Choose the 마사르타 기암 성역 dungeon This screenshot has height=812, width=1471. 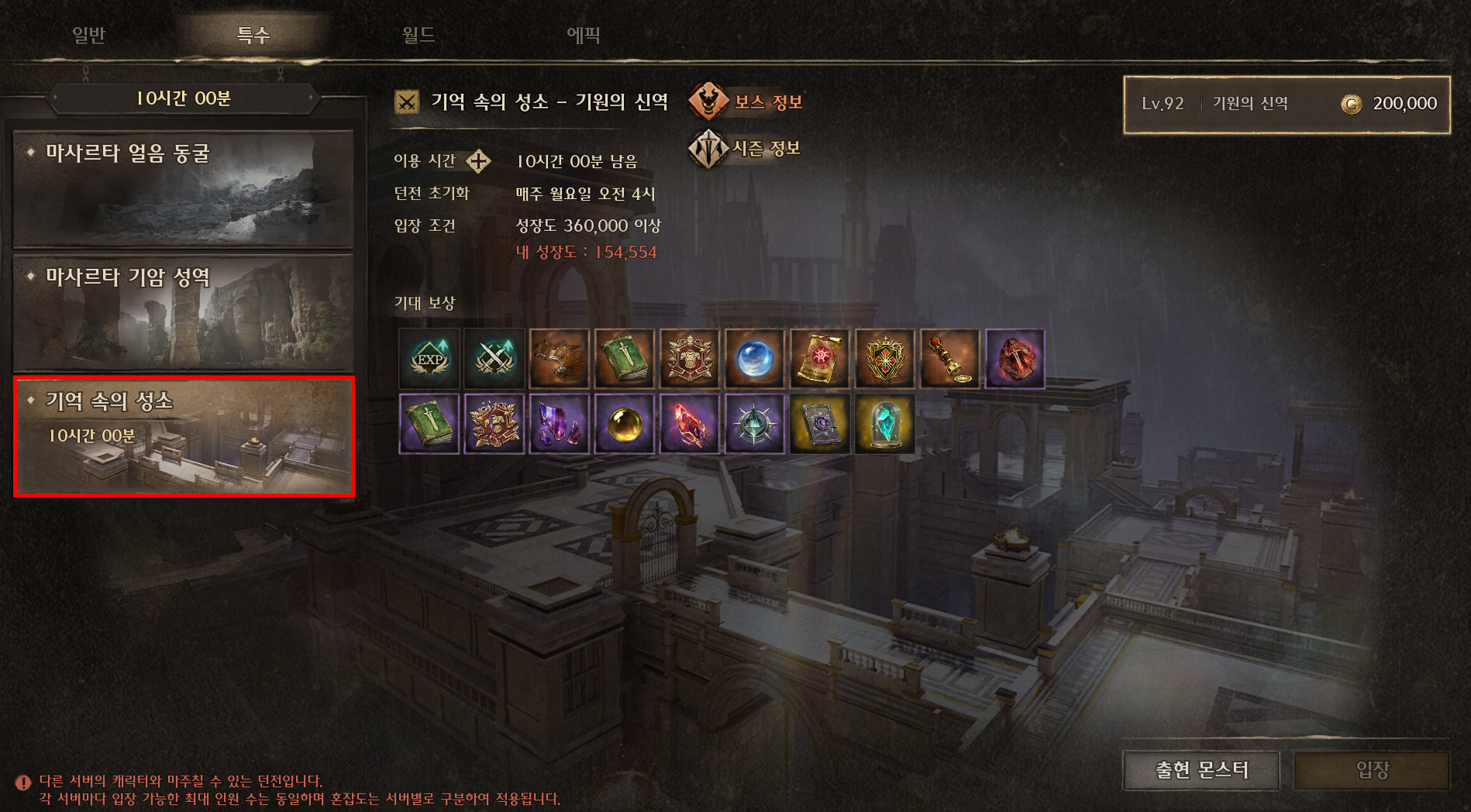(x=184, y=312)
